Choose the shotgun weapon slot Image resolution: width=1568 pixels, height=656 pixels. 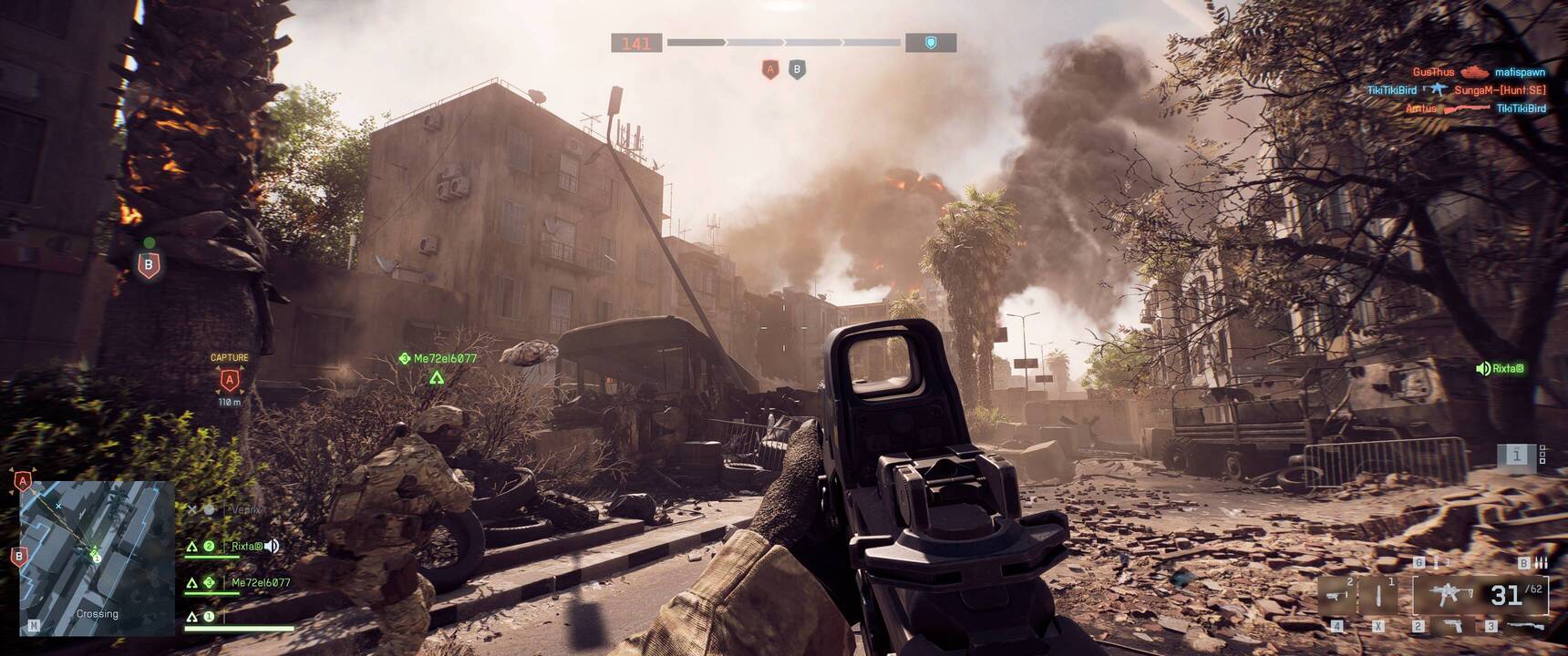(x=1524, y=627)
